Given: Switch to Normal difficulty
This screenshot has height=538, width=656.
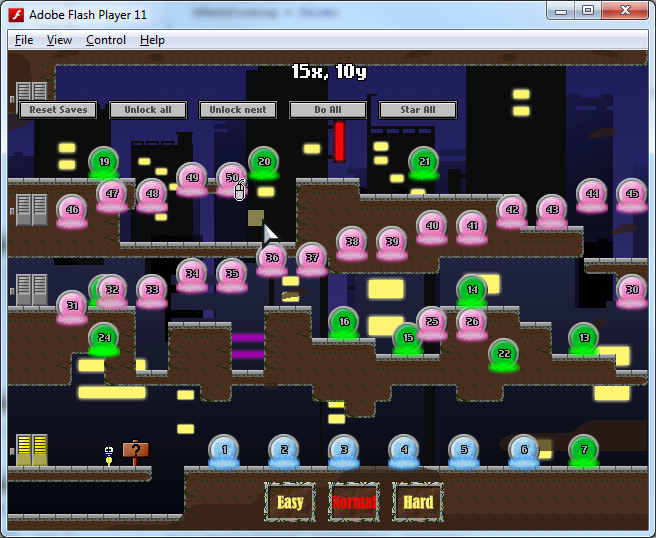Looking at the screenshot, I should pyautogui.click(x=354, y=502).
